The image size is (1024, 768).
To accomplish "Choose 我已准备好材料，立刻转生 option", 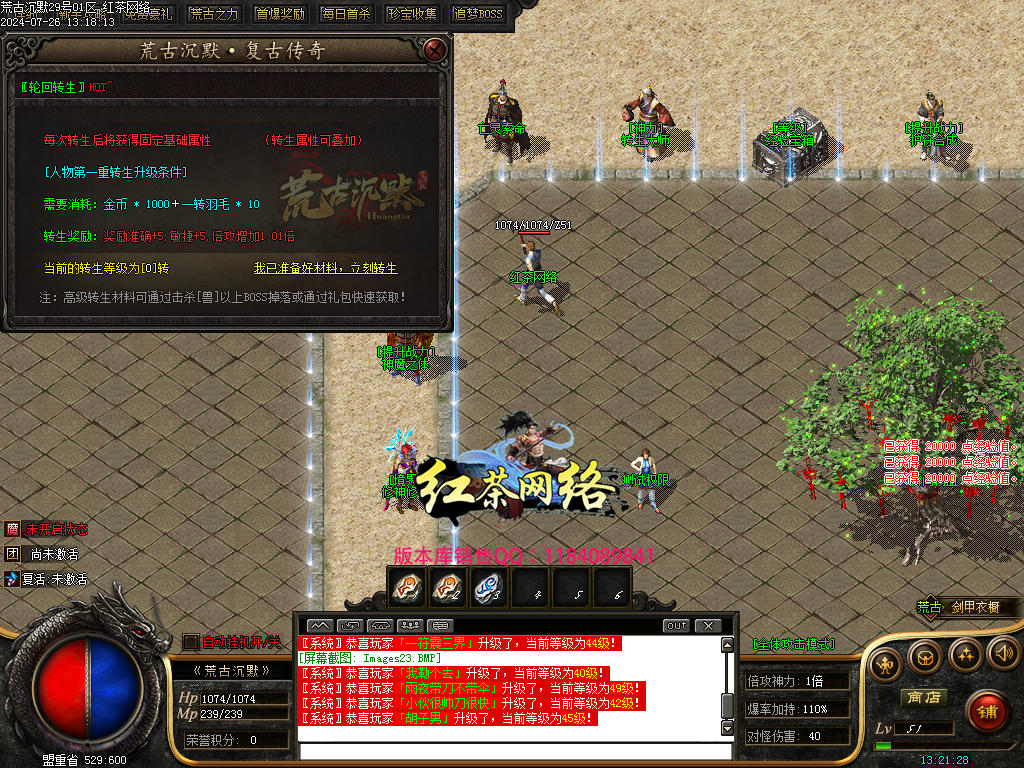I will click(x=325, y=268).
